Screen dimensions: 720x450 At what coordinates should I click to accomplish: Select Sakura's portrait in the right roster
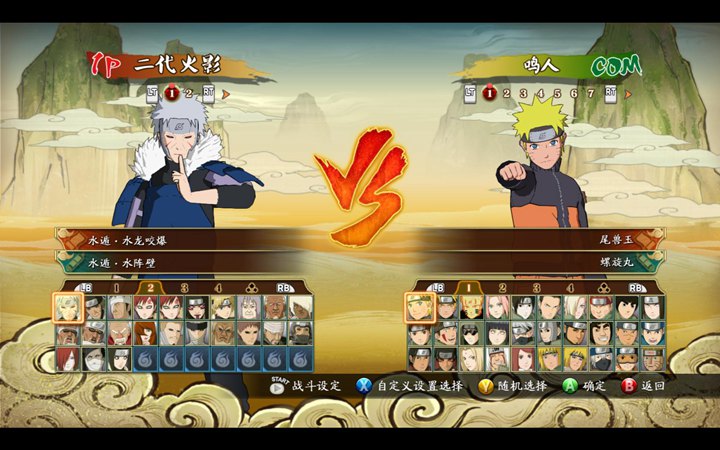[x=497, y=307]
